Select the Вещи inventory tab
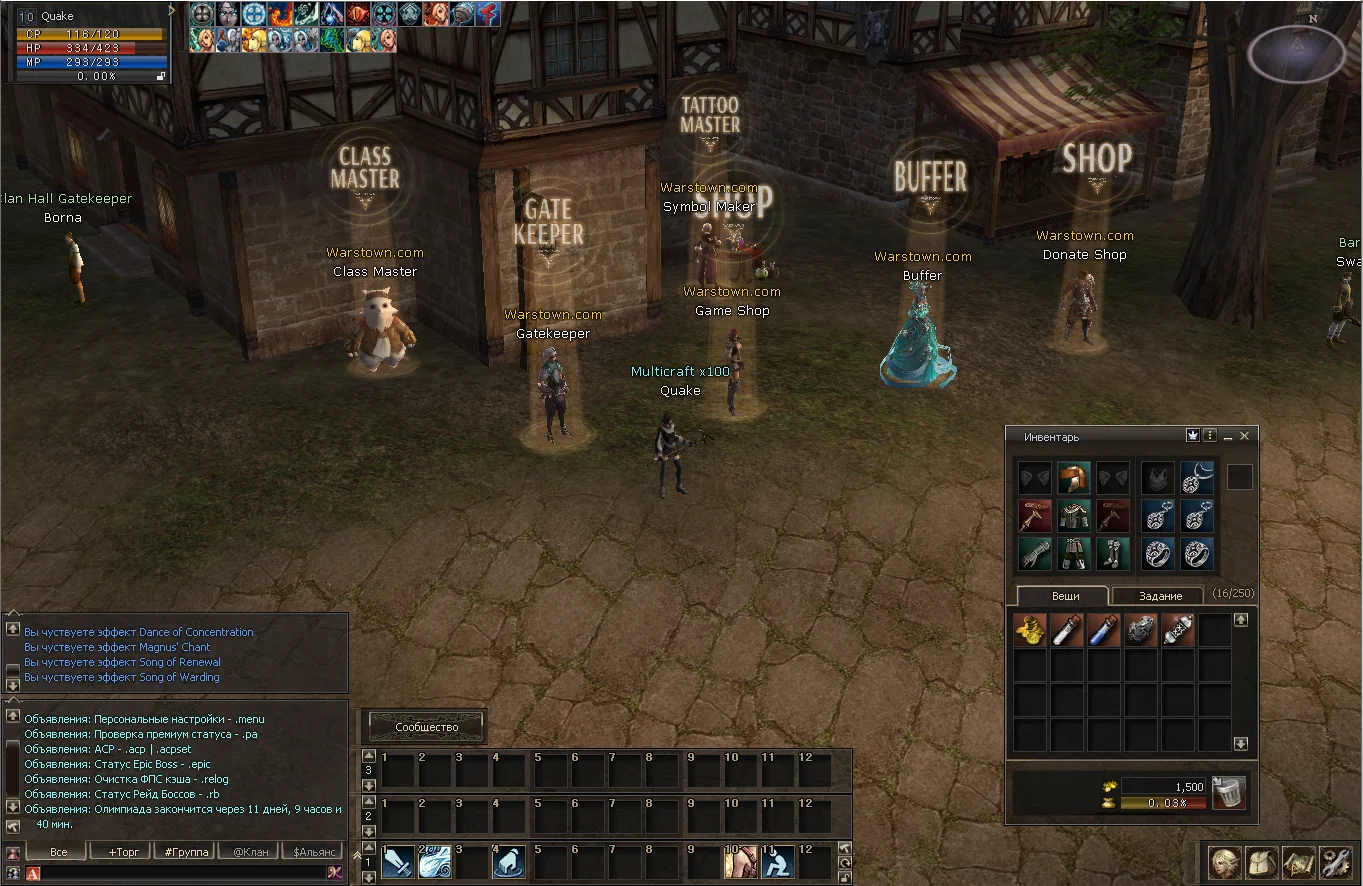This screenshot has width=1363, height=886. tap(1065, 596)
